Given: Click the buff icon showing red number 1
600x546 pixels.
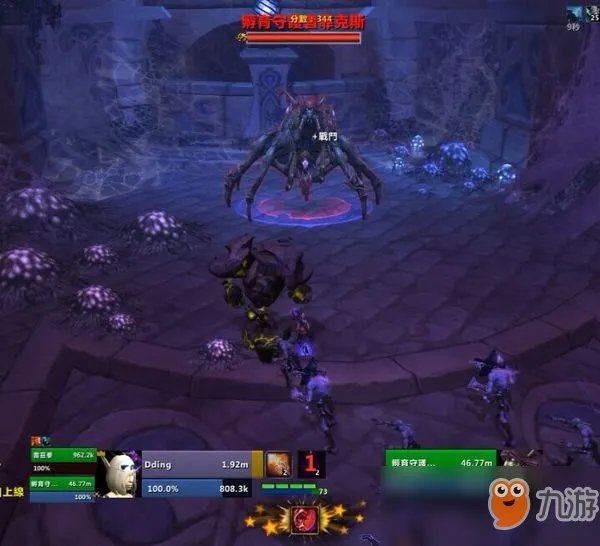Looking at the screenshot, I should tap(311, 463).
